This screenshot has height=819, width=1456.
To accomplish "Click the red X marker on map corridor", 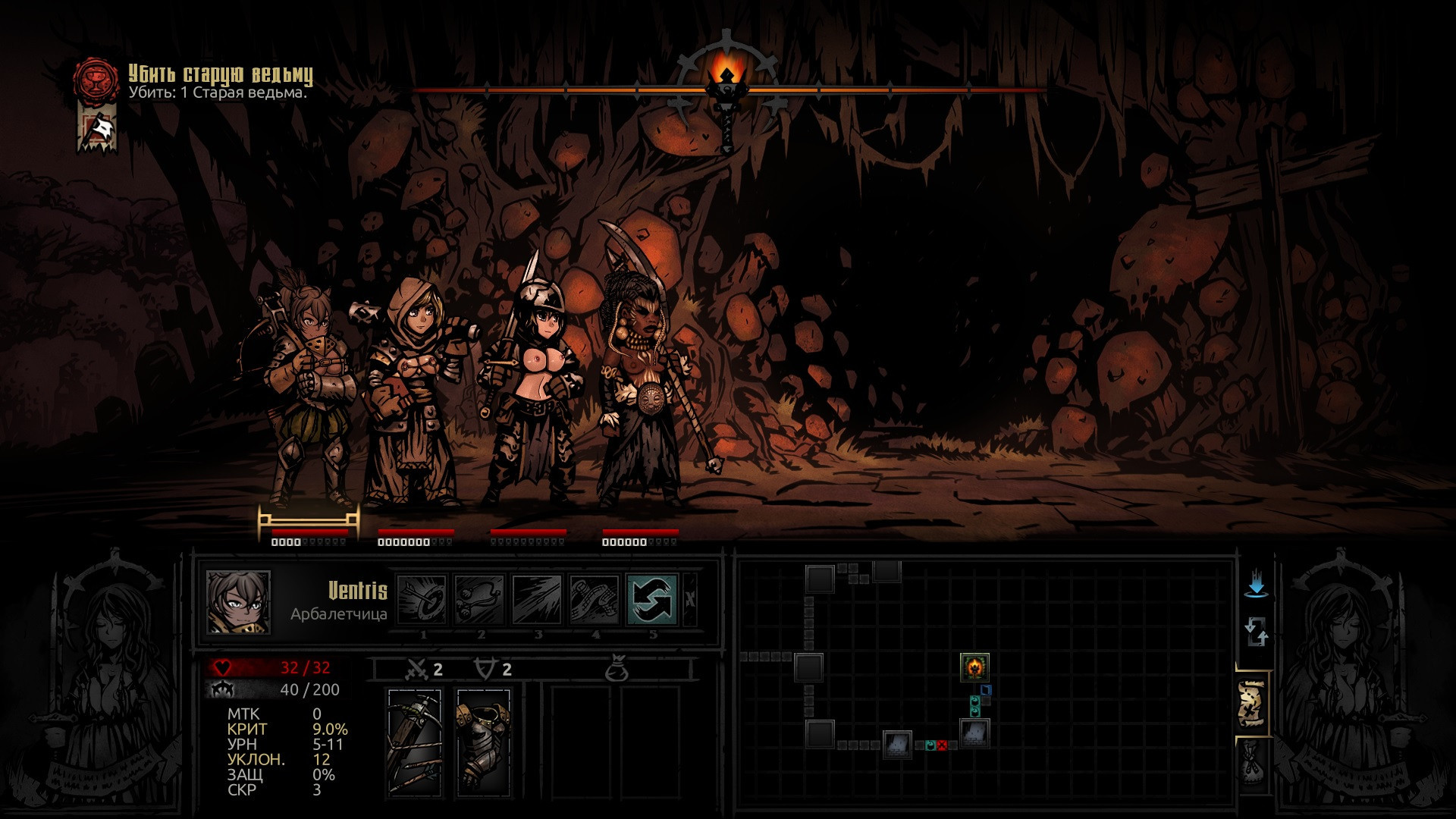I will (x=942, y=745).
